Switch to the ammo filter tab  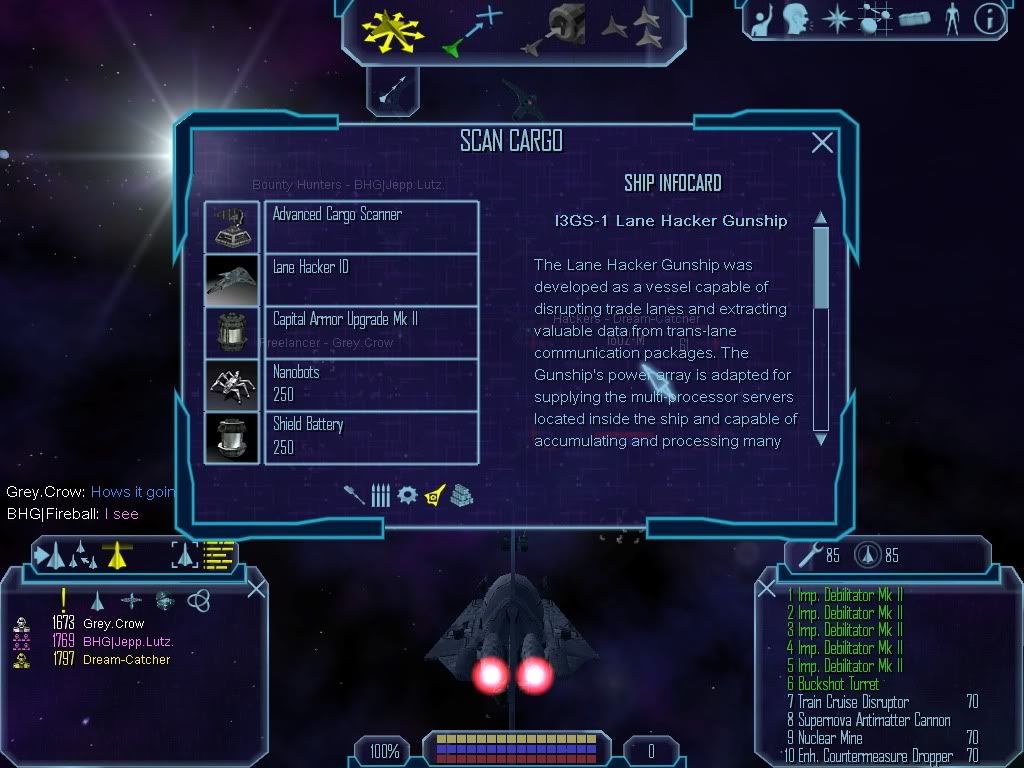click(380, 495)
